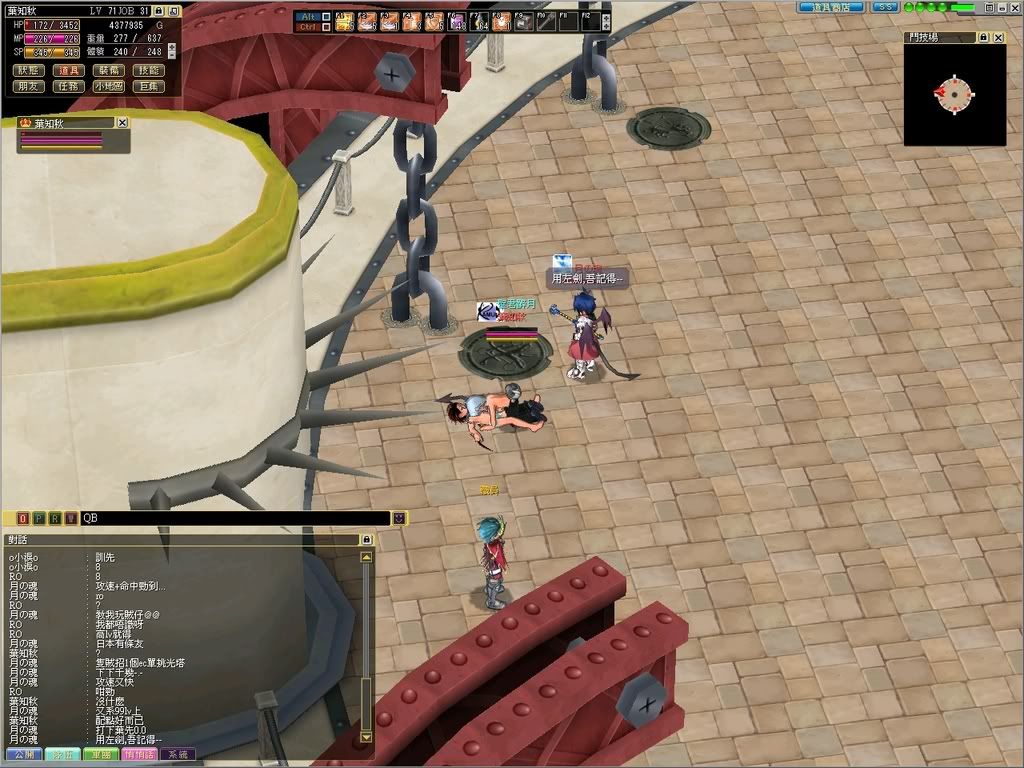Open the 道具商店 item shop
The image size is (1024, 768).
[x=831, y=7]
